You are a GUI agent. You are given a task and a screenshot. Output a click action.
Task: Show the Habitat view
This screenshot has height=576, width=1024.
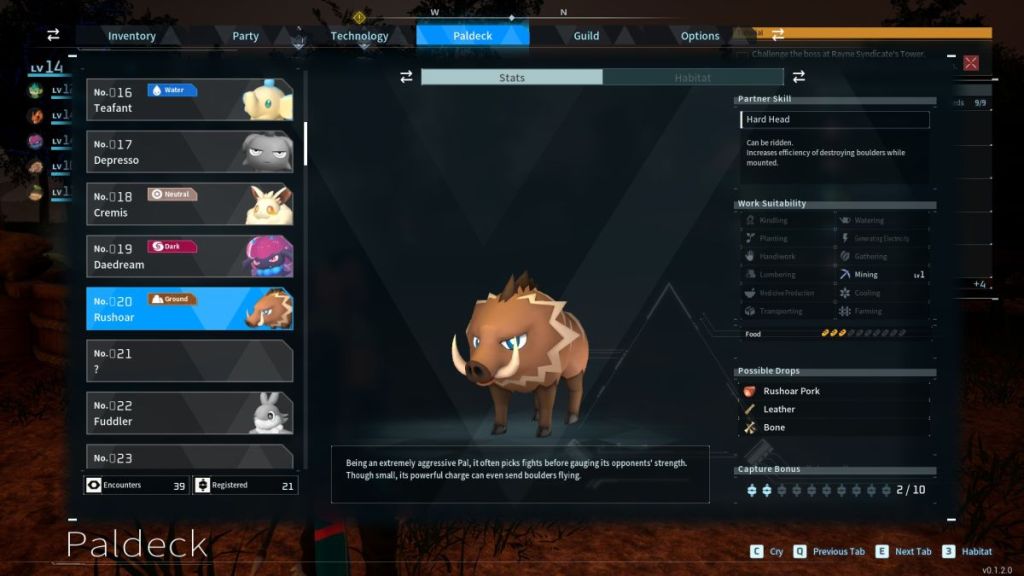693,77
